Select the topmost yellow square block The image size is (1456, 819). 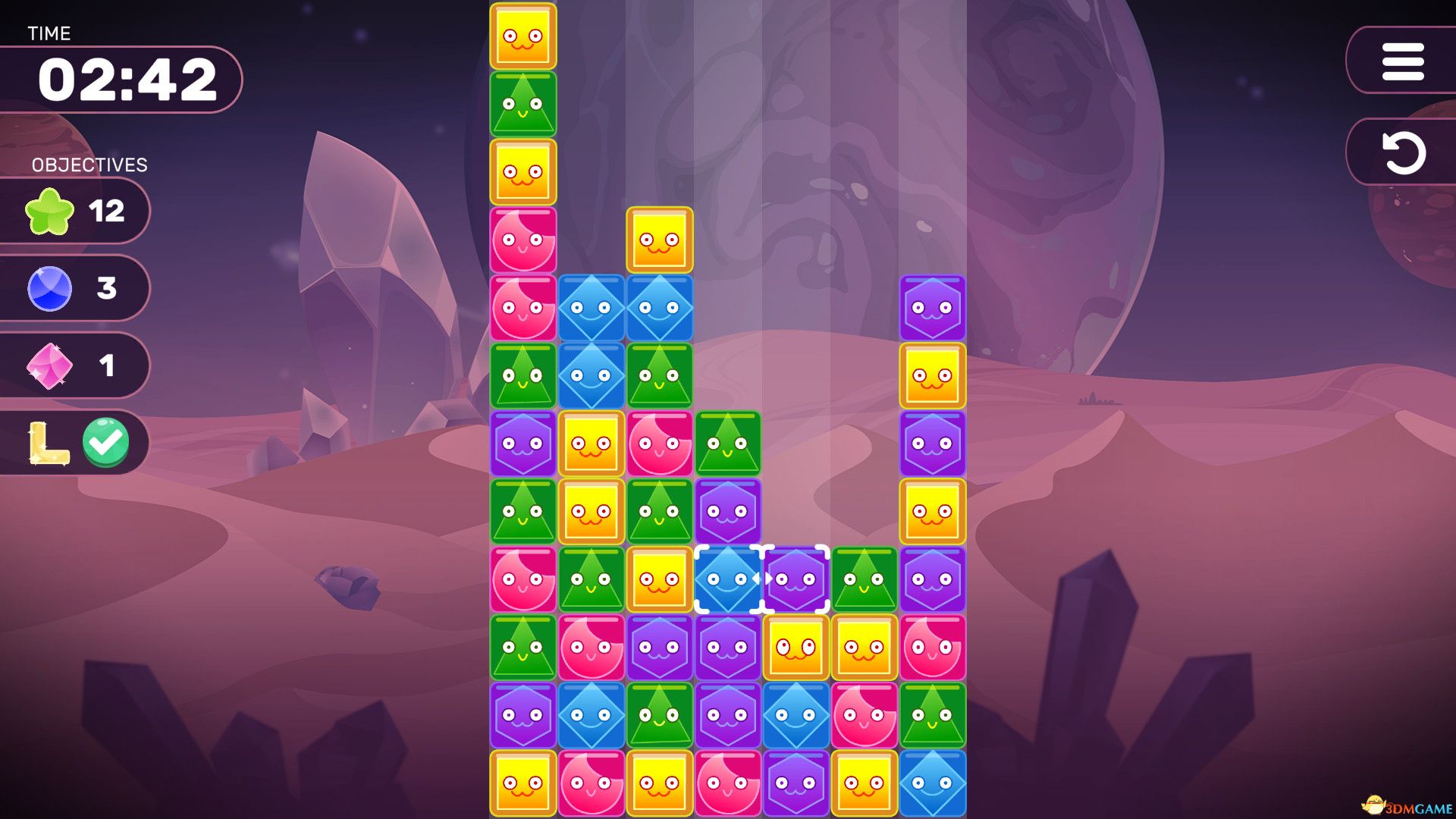523,36
